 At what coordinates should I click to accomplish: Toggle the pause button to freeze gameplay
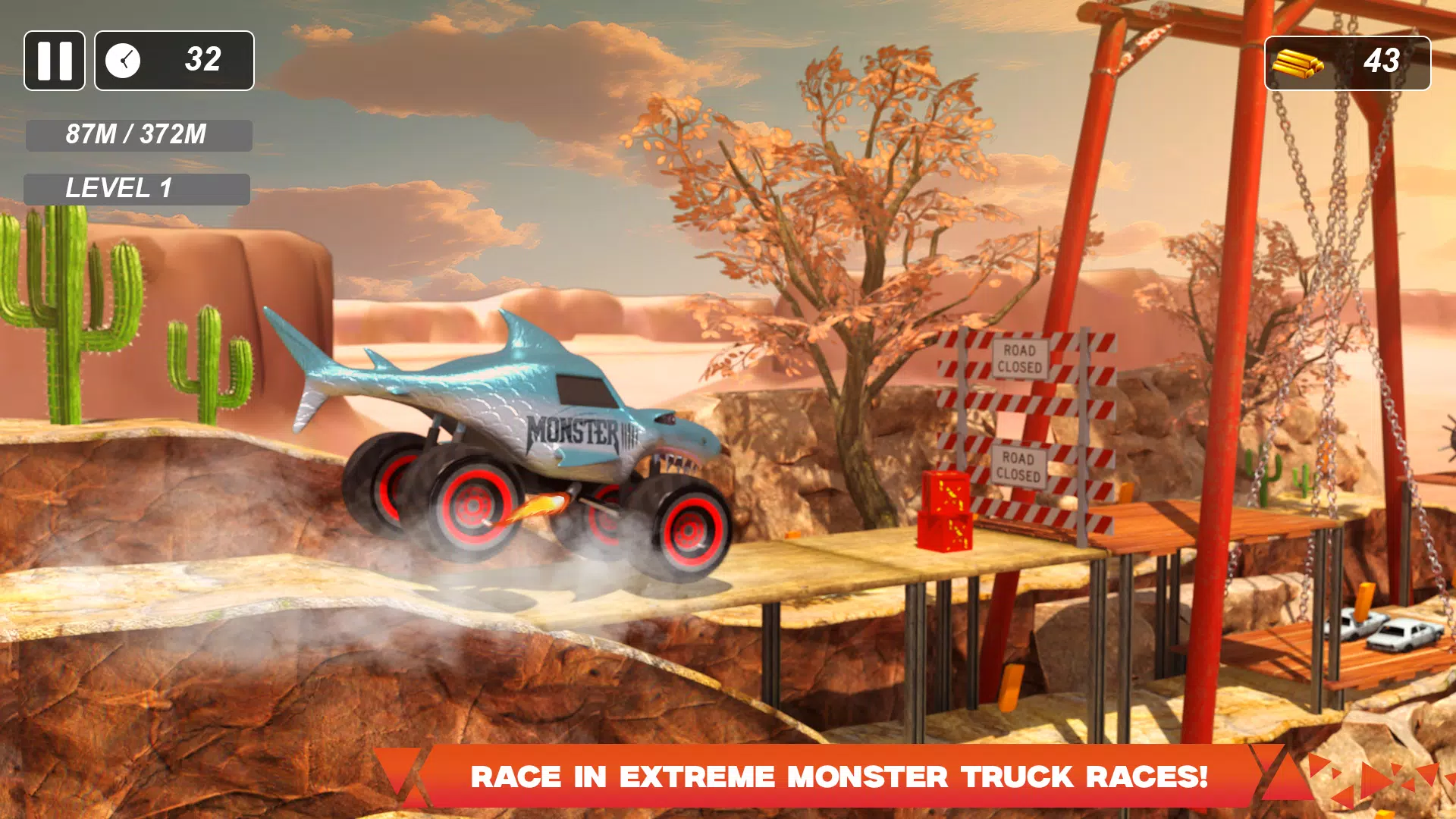[x=54, y=61]
